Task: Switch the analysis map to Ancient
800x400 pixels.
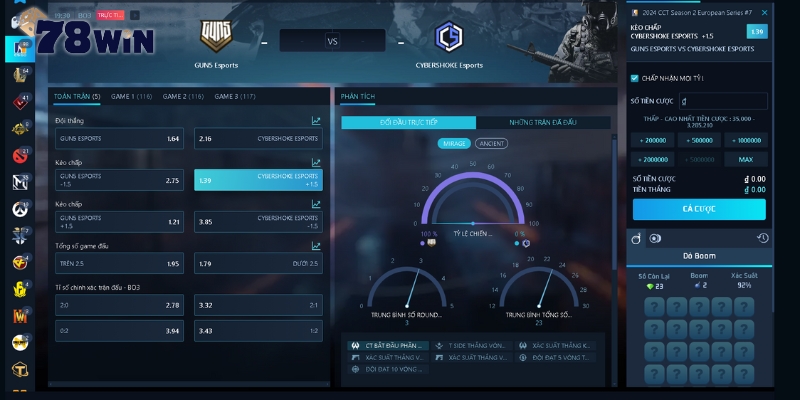Action: click(492, 143)
